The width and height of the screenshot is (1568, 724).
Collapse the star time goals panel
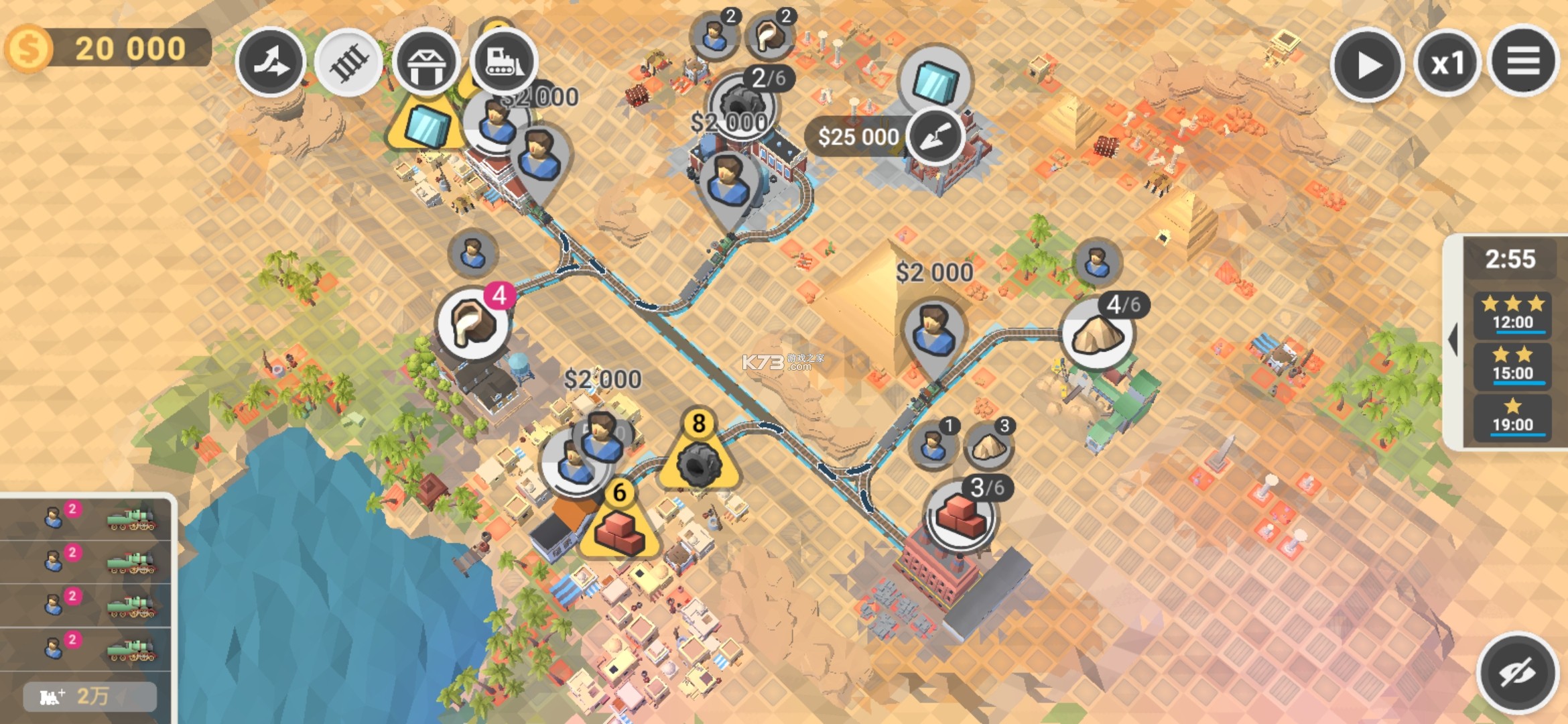pos(1453,340)
